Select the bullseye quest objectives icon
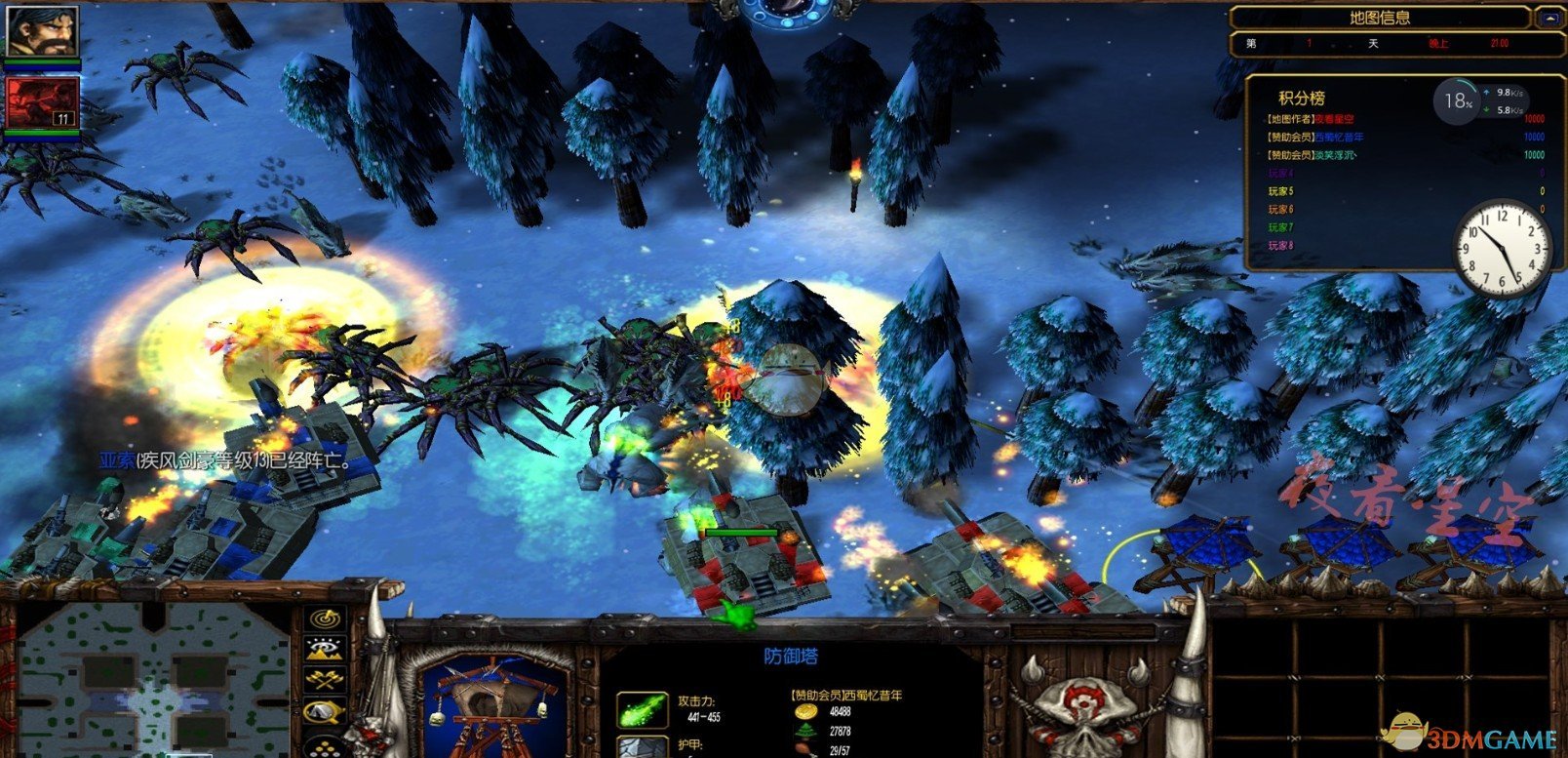The height and width of the screenshot is (758, 1568). (325, 617)
